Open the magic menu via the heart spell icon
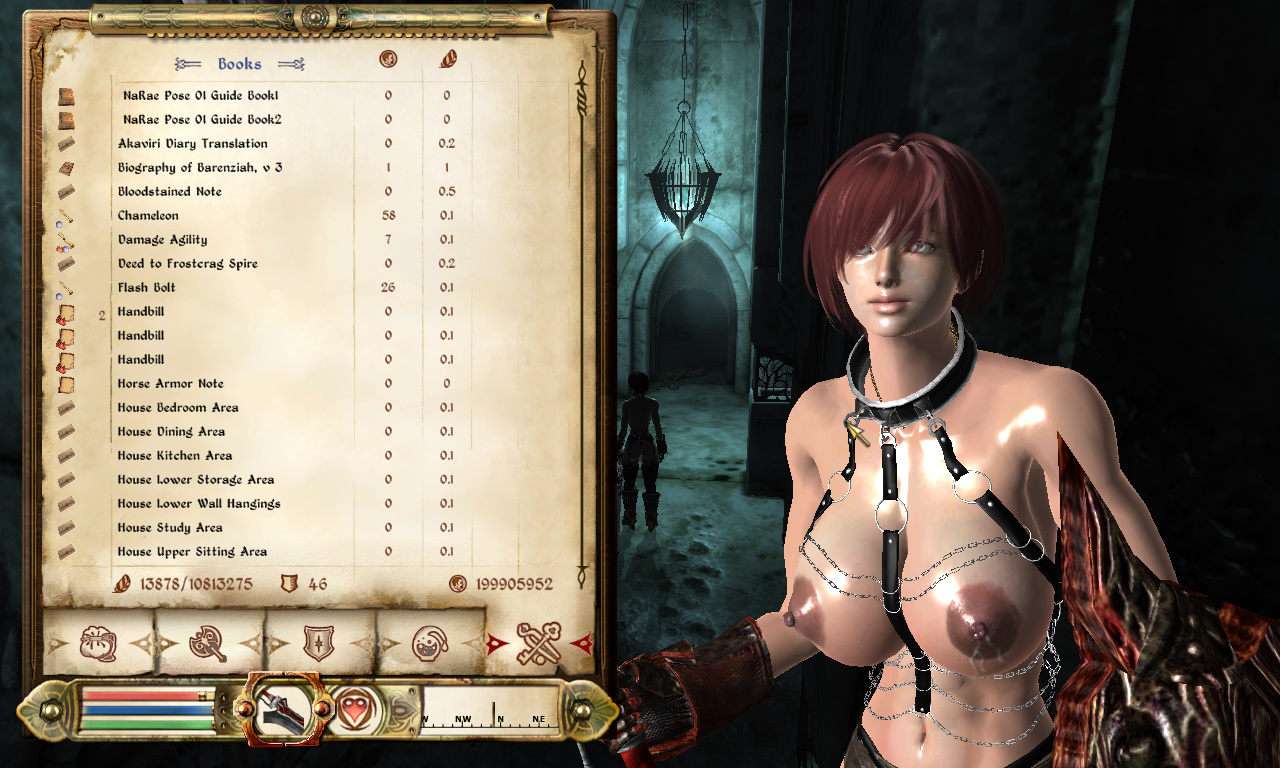The image size is (1280, 768). point(352,710)
